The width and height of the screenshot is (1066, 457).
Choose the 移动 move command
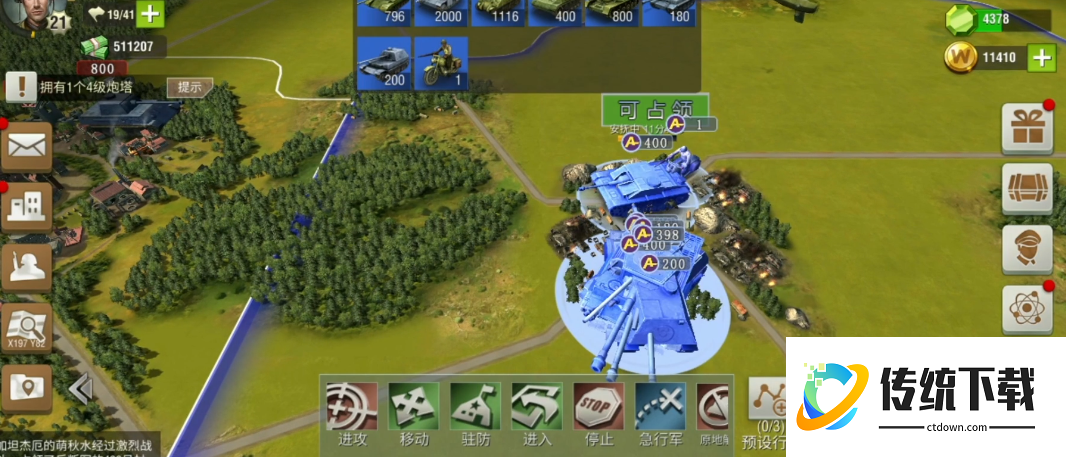(x=414, y=408)
